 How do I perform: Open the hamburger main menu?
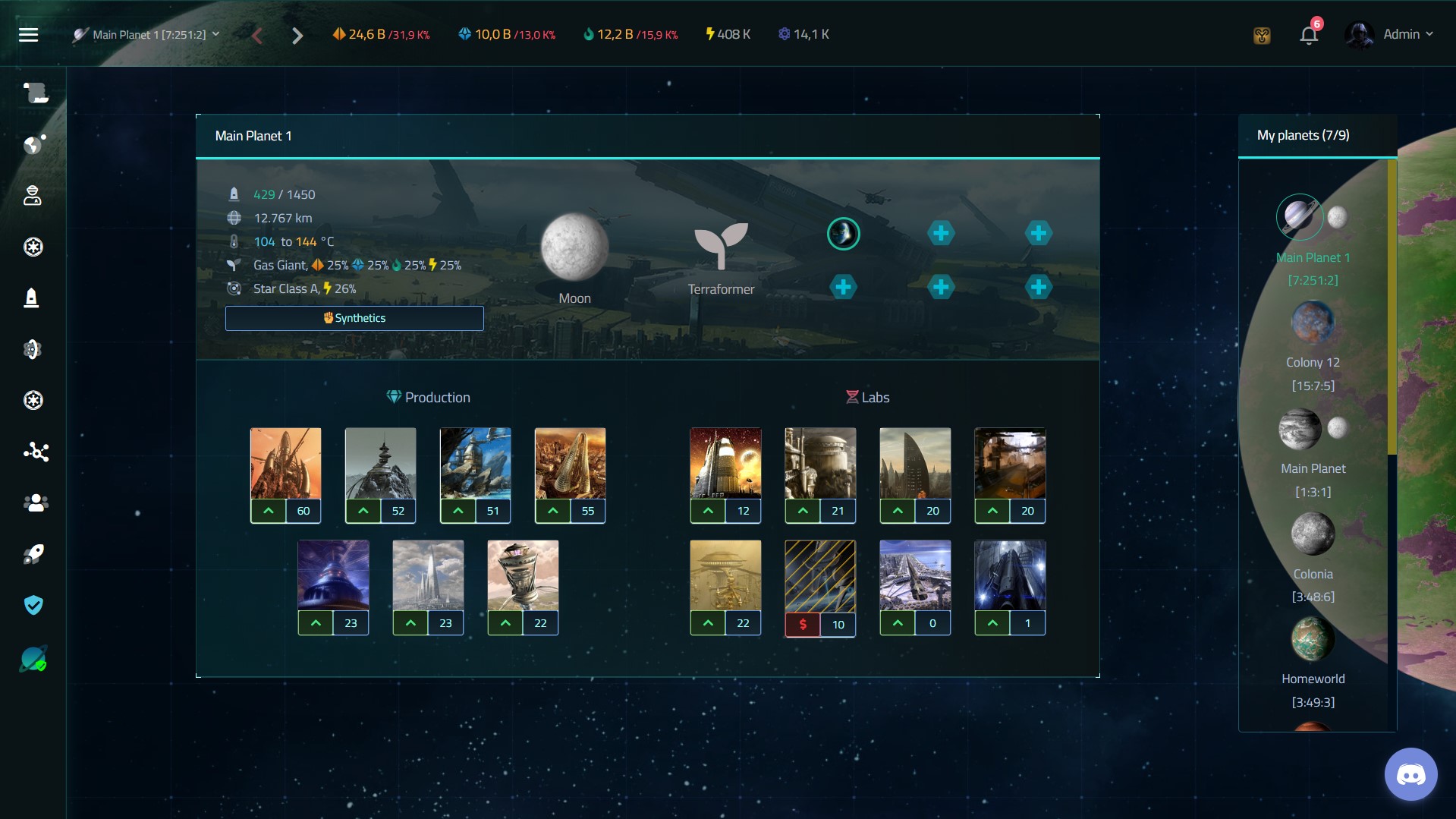pos(28,35)
